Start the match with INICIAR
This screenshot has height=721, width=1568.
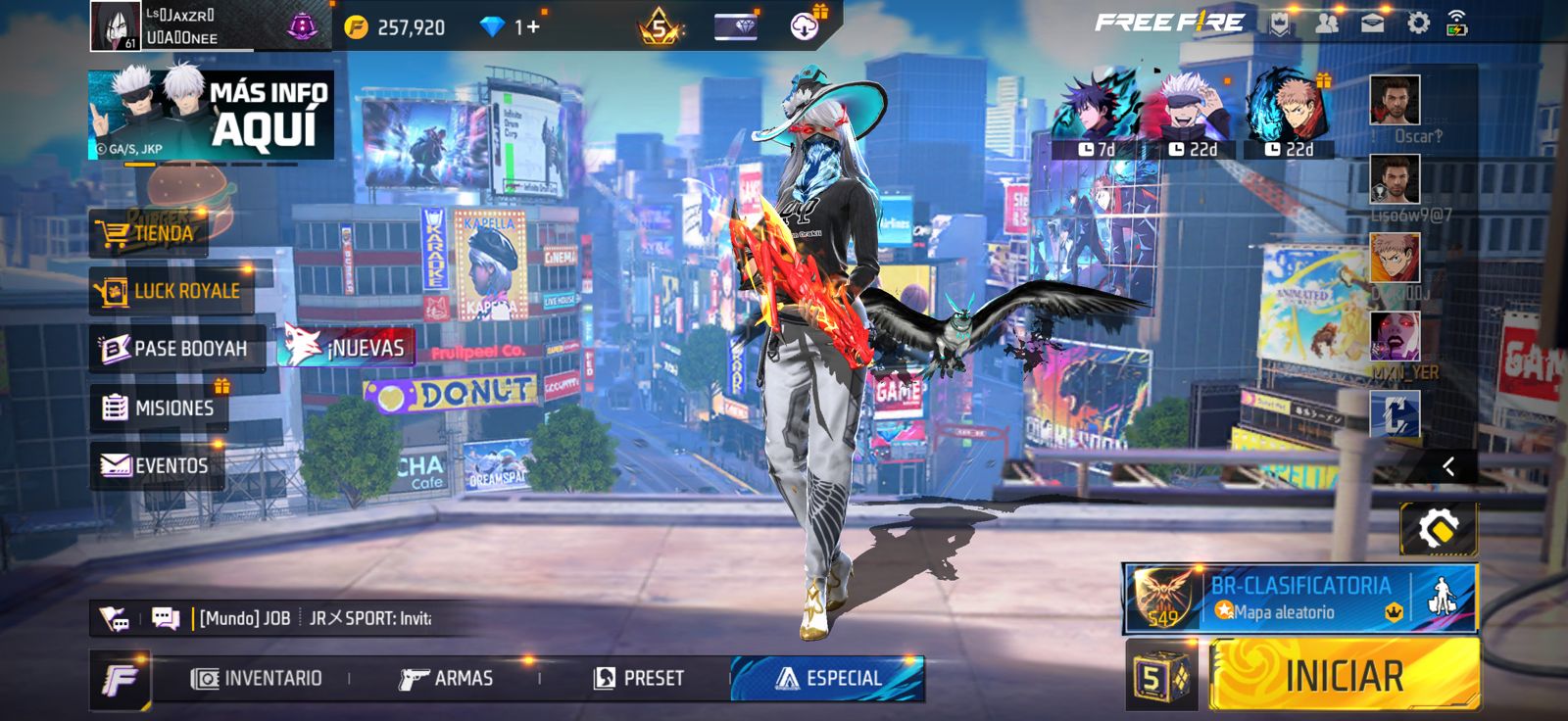1344,674
